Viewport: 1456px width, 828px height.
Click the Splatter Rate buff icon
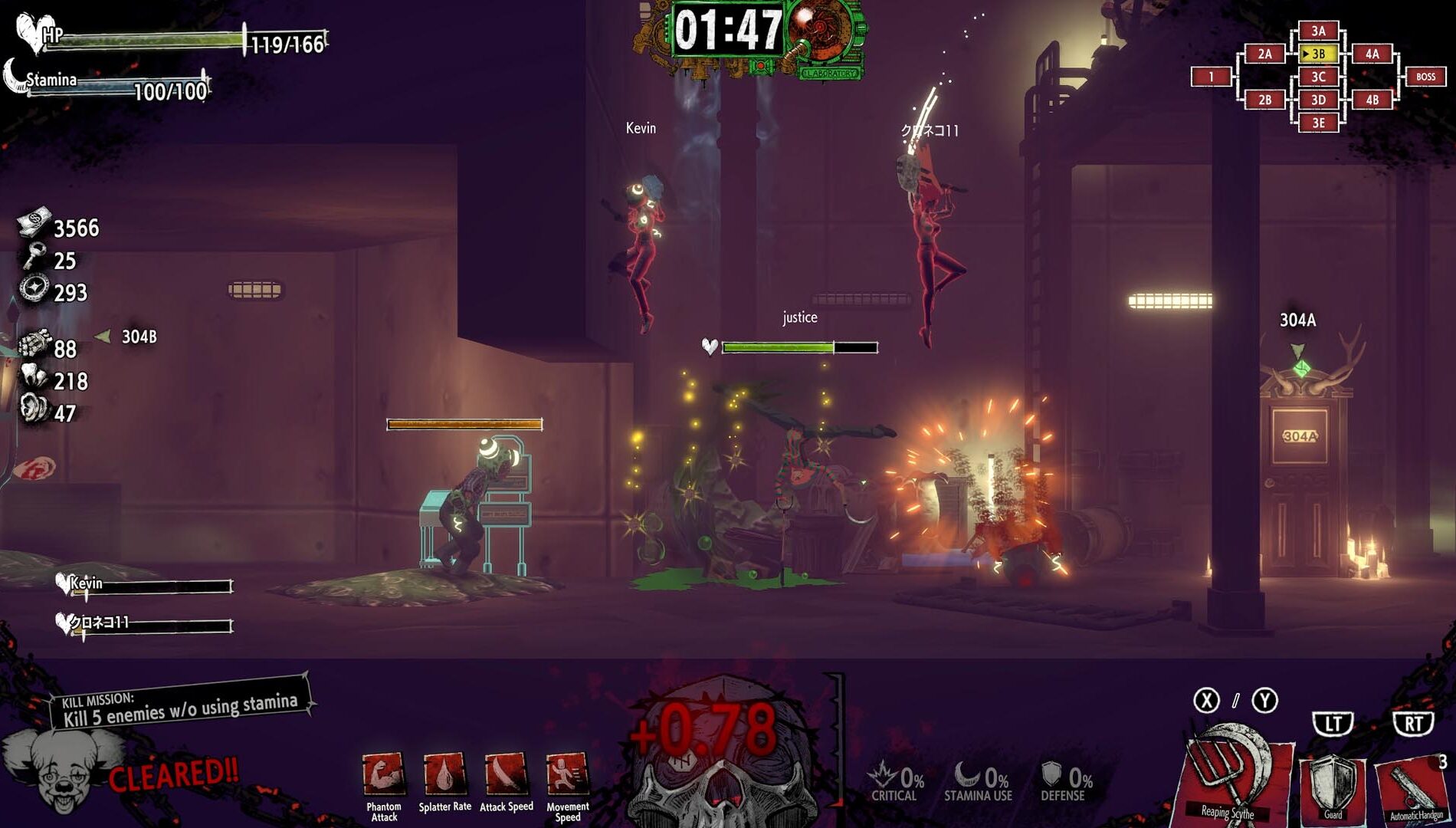click(x=444, y=776)
